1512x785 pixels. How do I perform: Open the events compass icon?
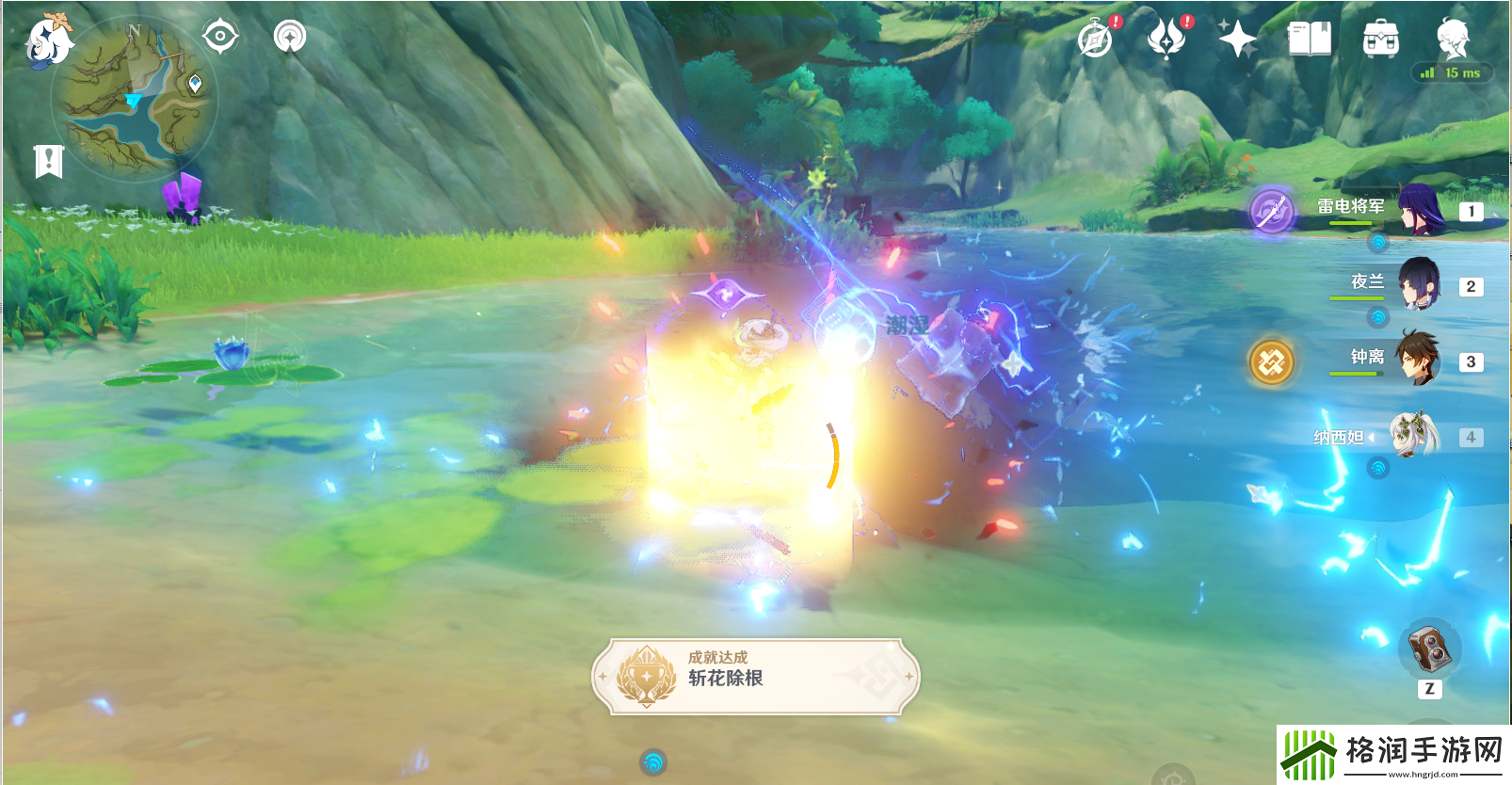[x=1095, y=40]
